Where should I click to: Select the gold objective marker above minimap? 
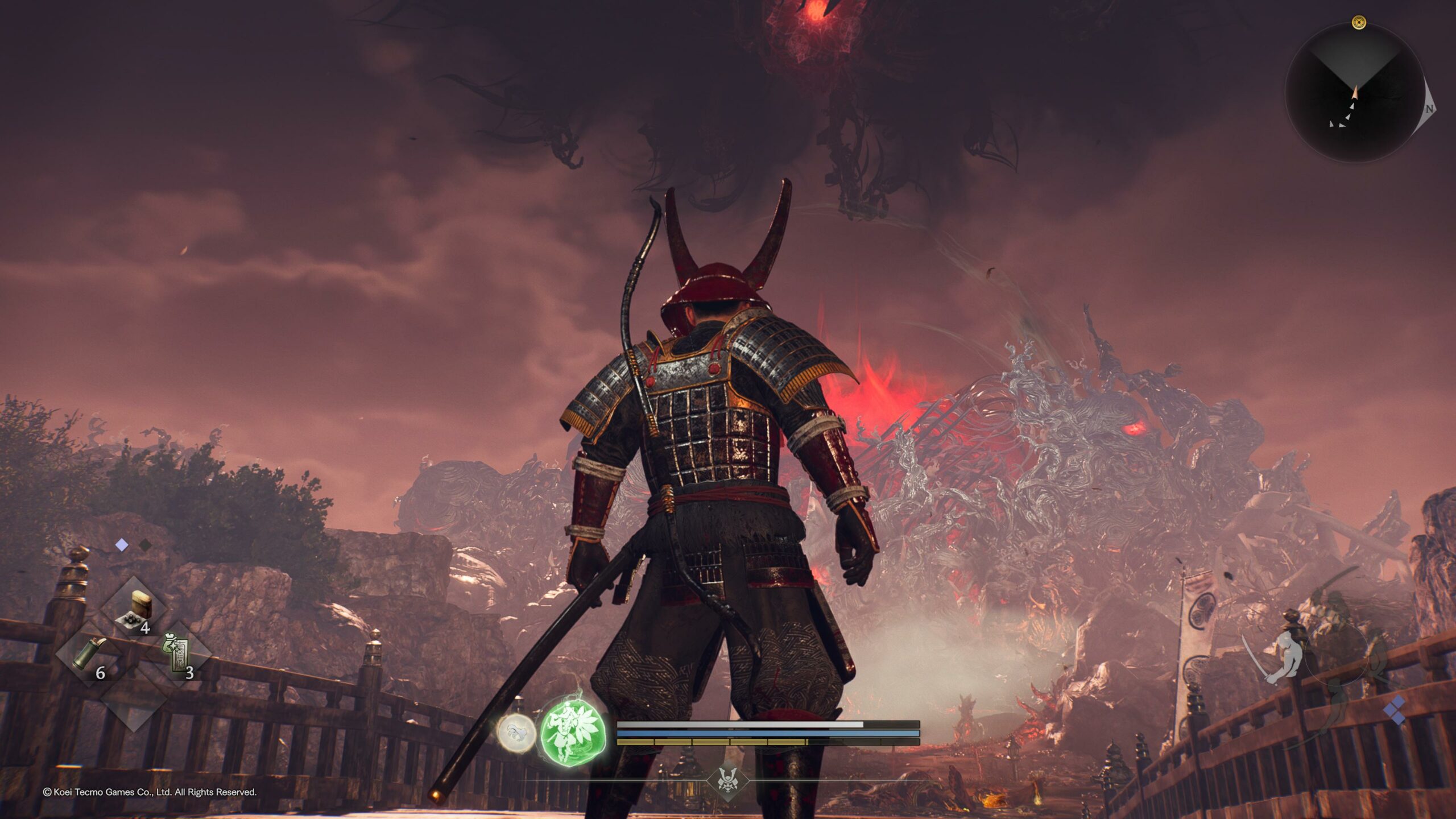click(1359, 23)
